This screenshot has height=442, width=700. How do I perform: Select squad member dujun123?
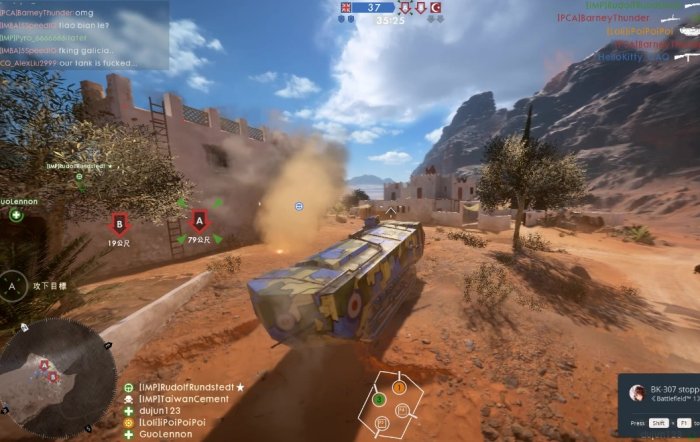click(x=165, y=411)
